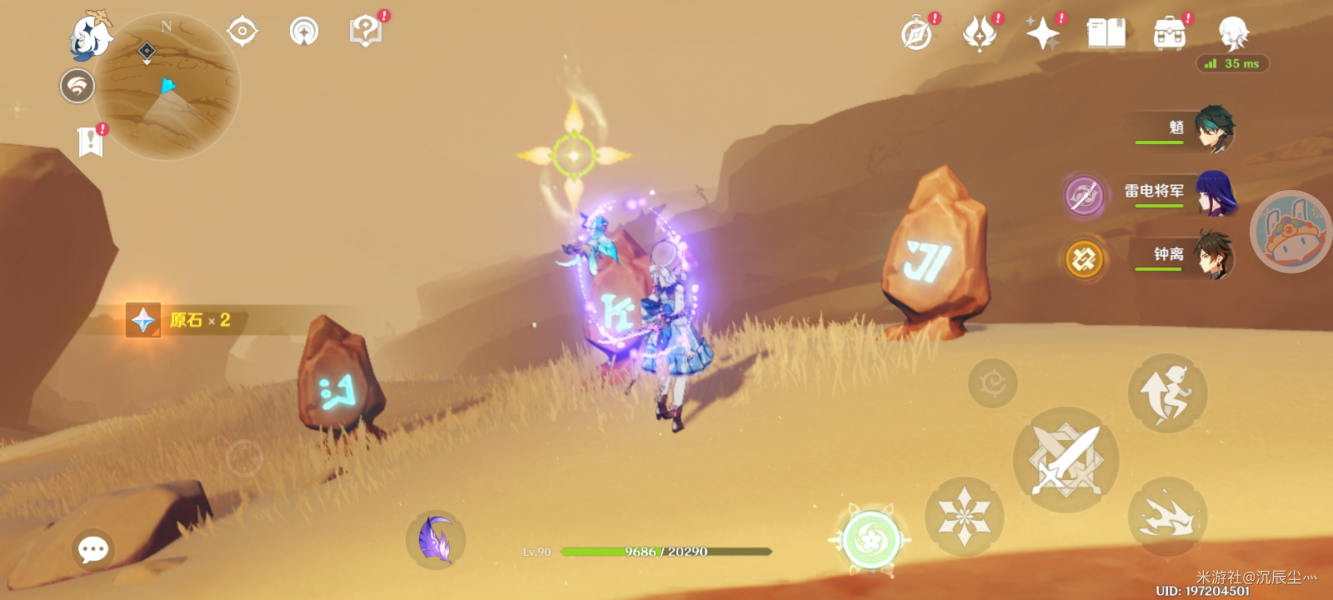Open the tutorial question mark icon
The height and width of the screenshot is (600, 1333).
[365, 31]
